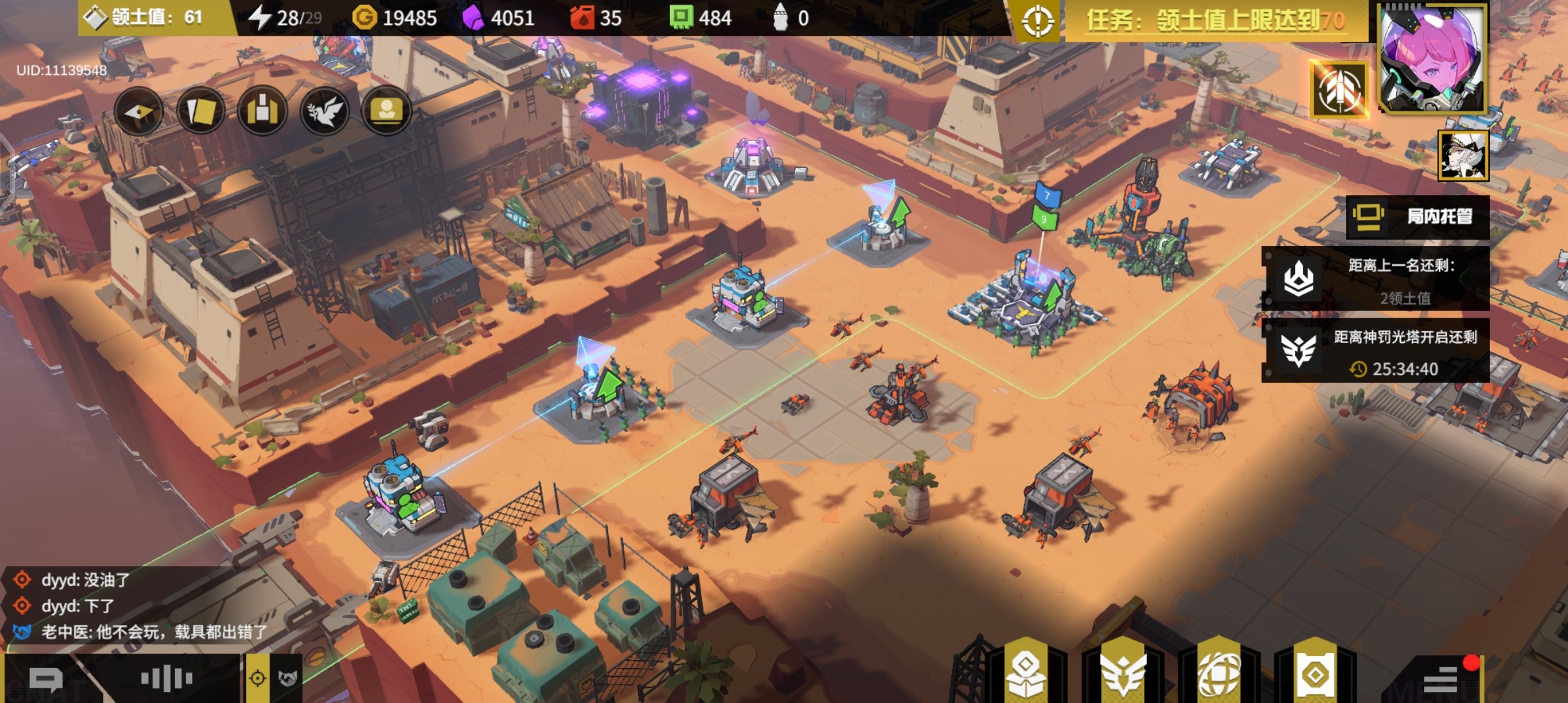The height and width of the screenshot is (703, 1568).
Task: Open the cards icon button
Action: (201, 111)
